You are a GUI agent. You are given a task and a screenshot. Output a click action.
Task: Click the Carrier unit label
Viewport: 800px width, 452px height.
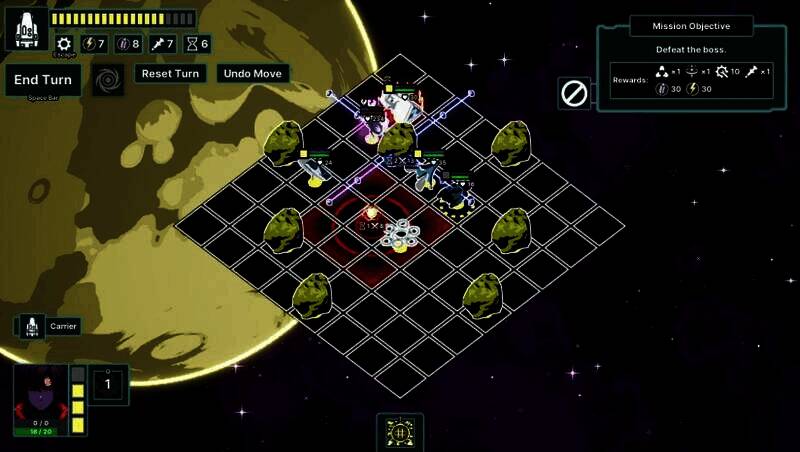pyautogui.click(x=64, y=326)
